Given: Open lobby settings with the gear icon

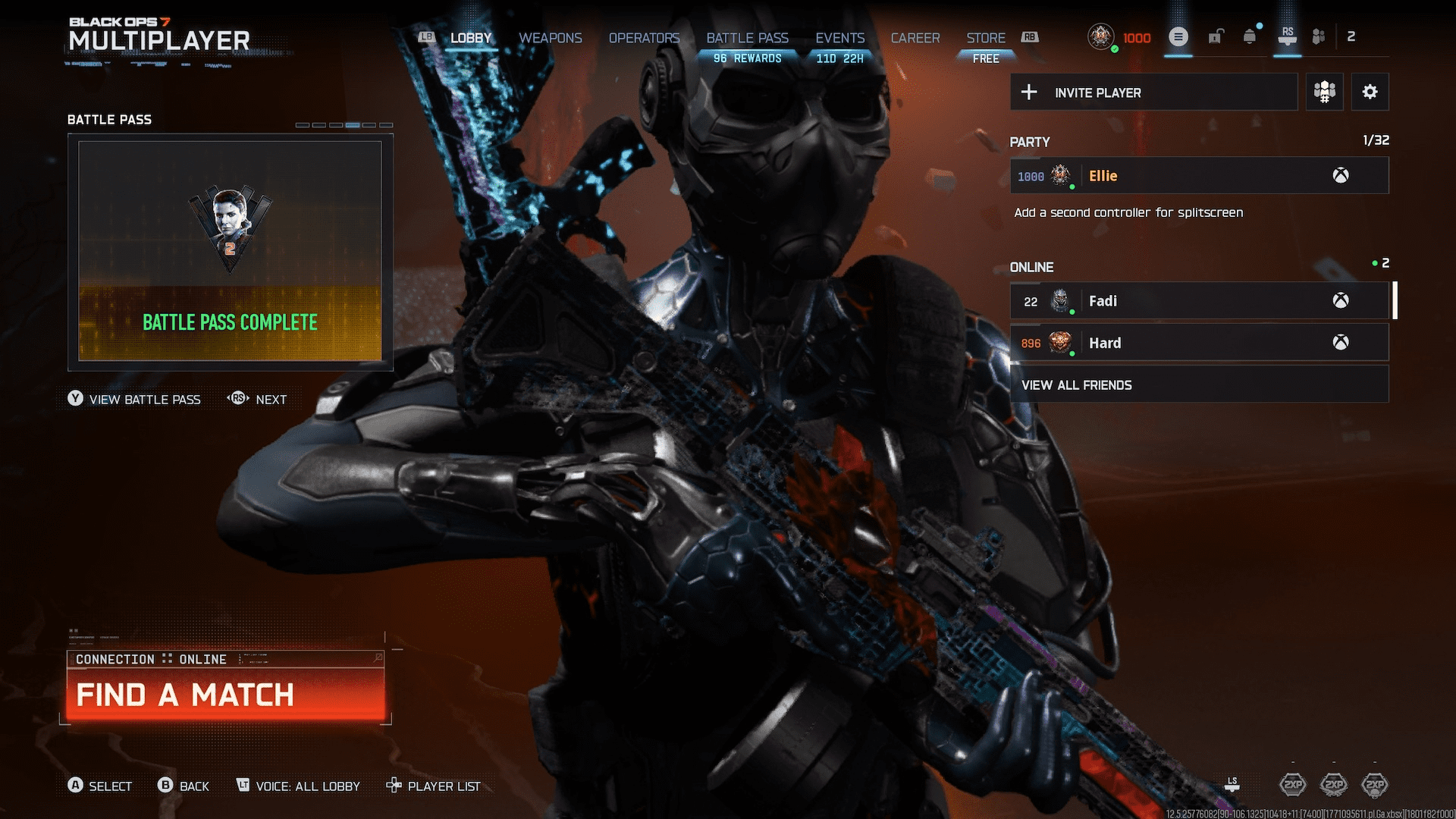Looking at the screenshot, I should click(x=1370, y=92).
